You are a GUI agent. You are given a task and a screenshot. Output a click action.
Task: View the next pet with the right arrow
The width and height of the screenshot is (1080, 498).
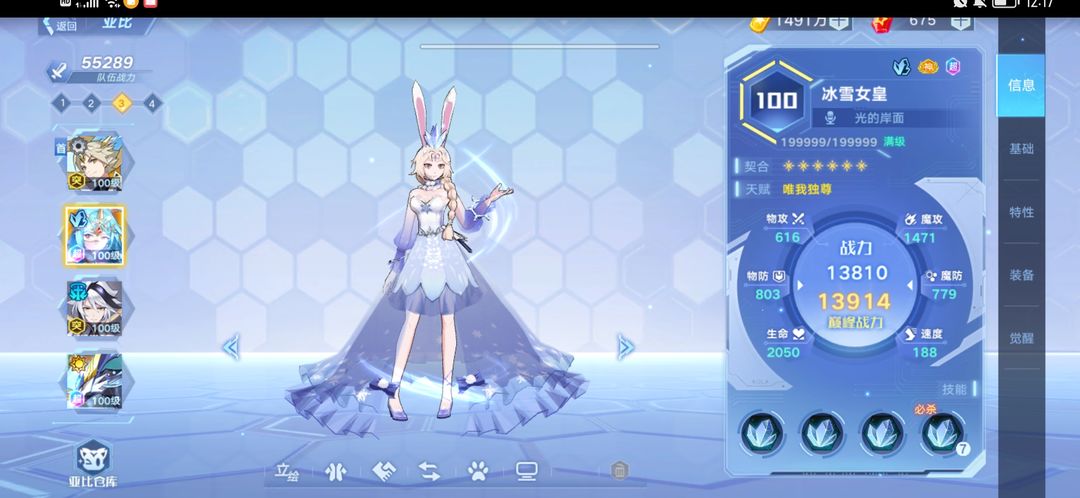(x=626, y=347)
